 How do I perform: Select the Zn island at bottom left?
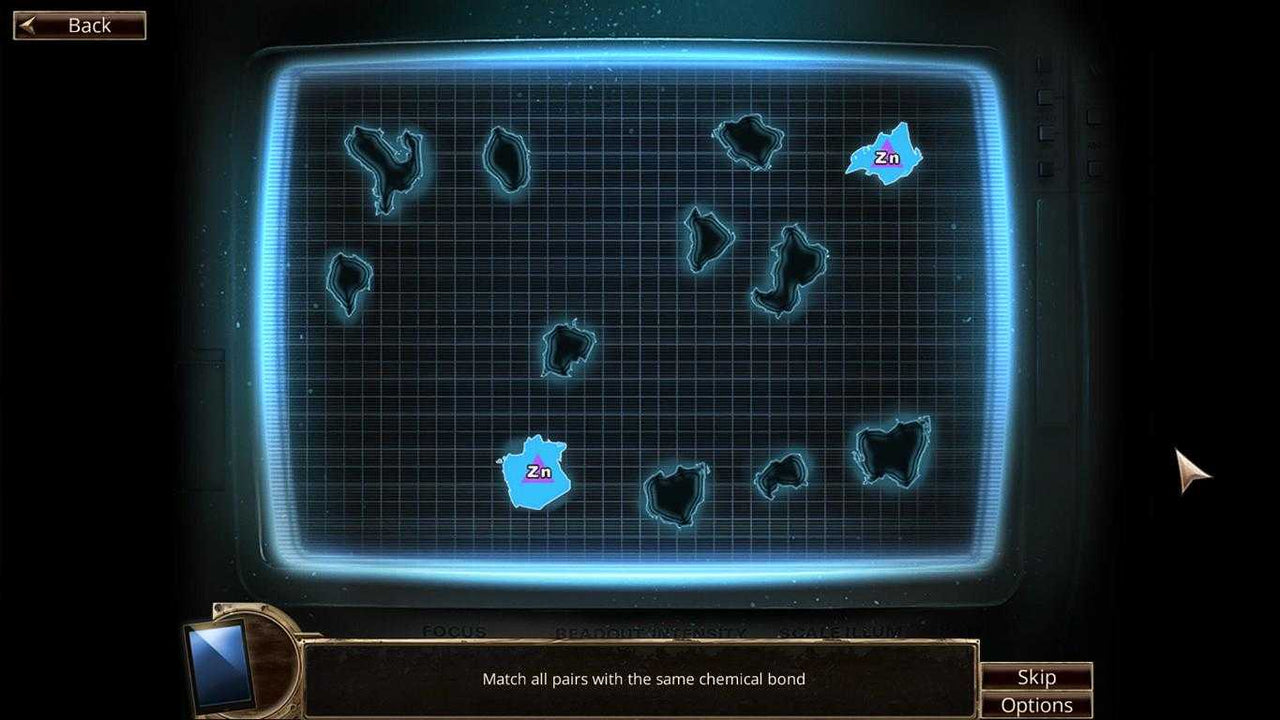tap(536, 472)
